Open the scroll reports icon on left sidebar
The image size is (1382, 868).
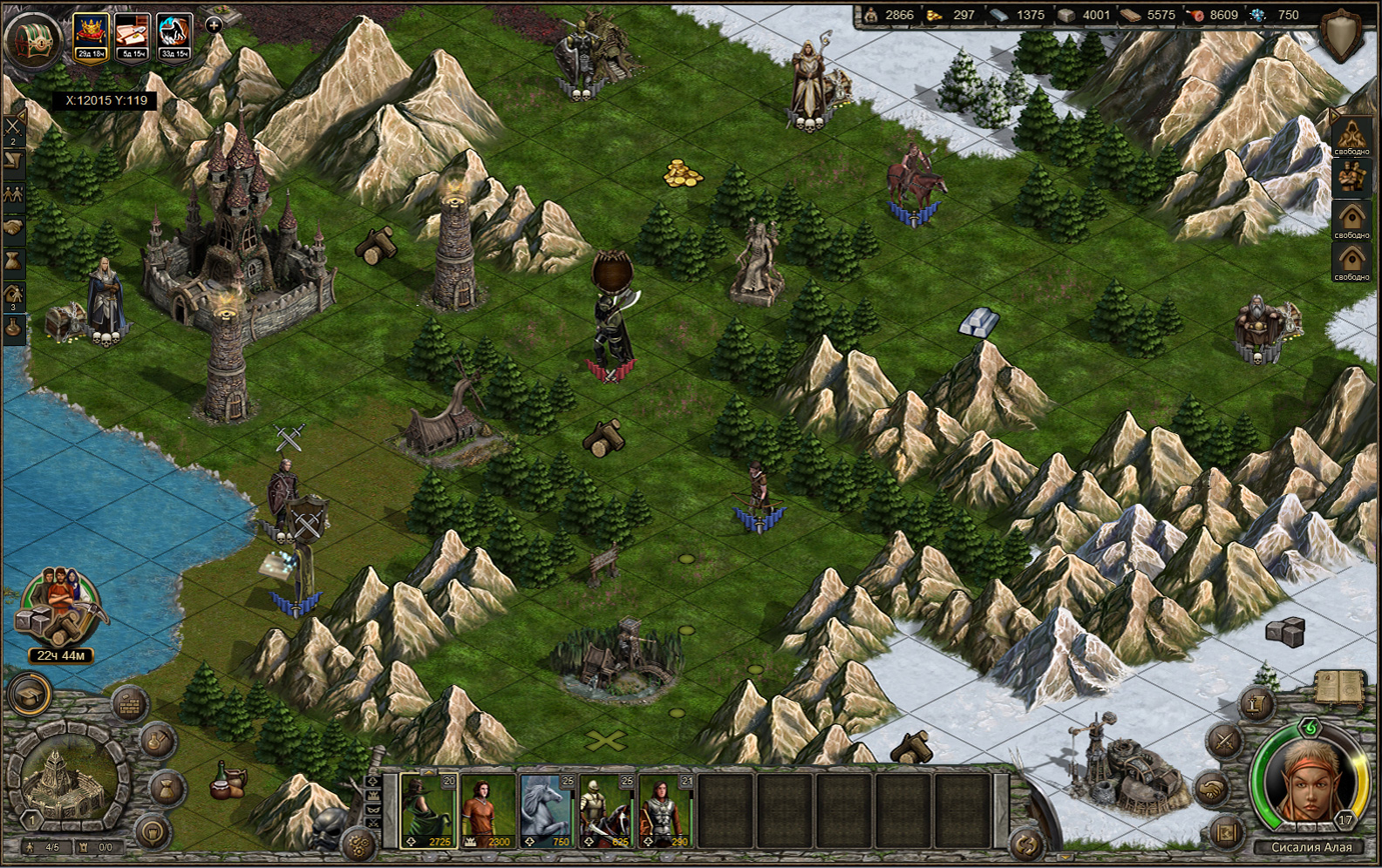click(12, 159)
